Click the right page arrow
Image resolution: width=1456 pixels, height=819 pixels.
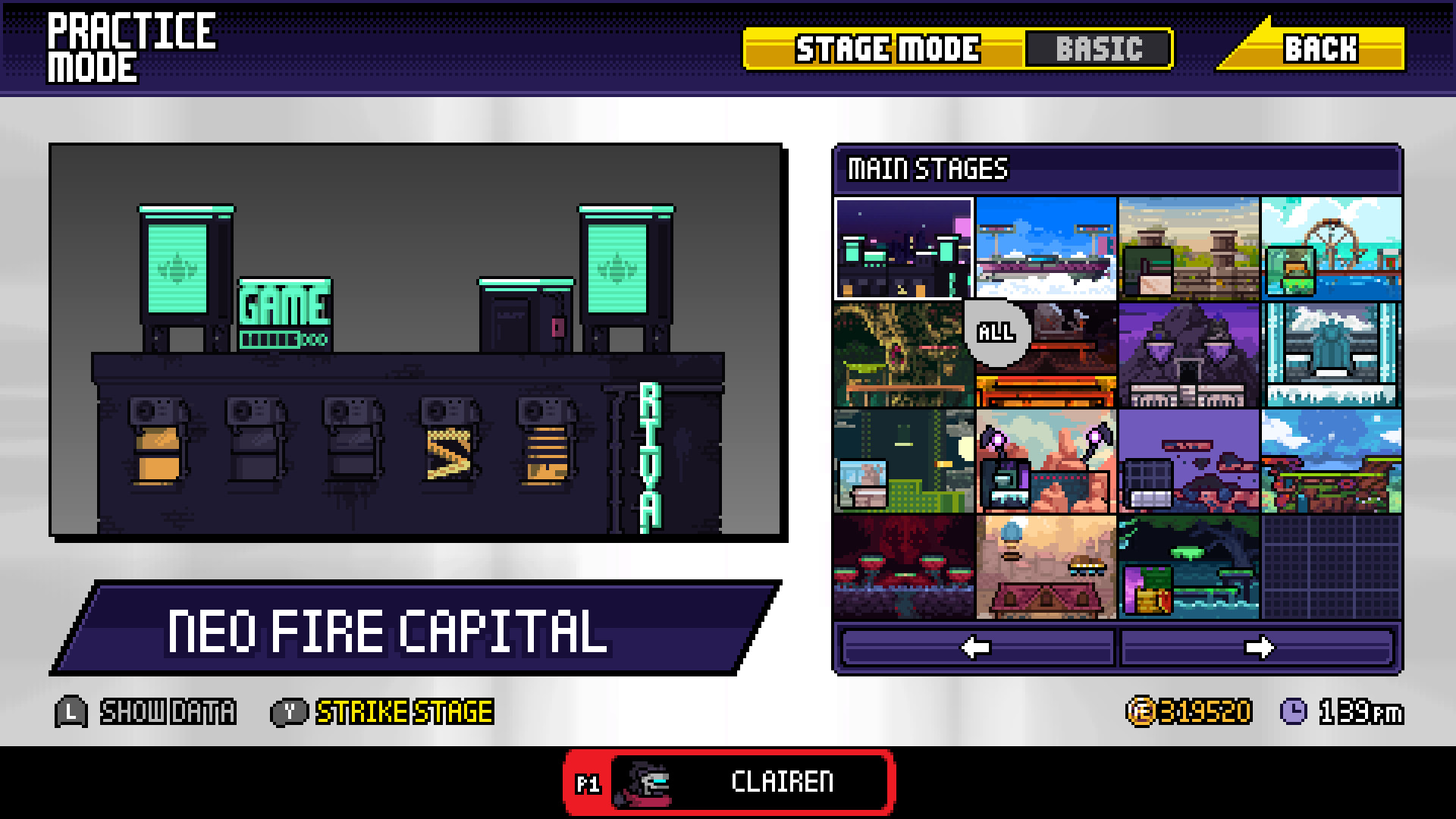click(1260, 646)
